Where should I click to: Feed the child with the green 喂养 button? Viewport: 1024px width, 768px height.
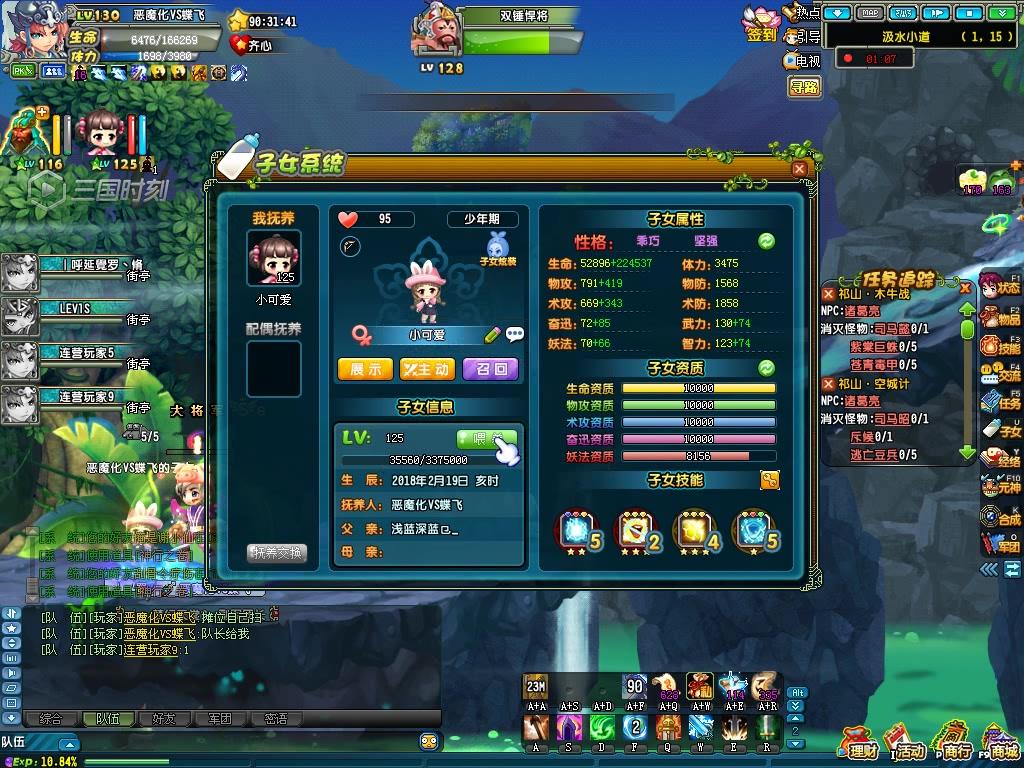tap(487, 438)
